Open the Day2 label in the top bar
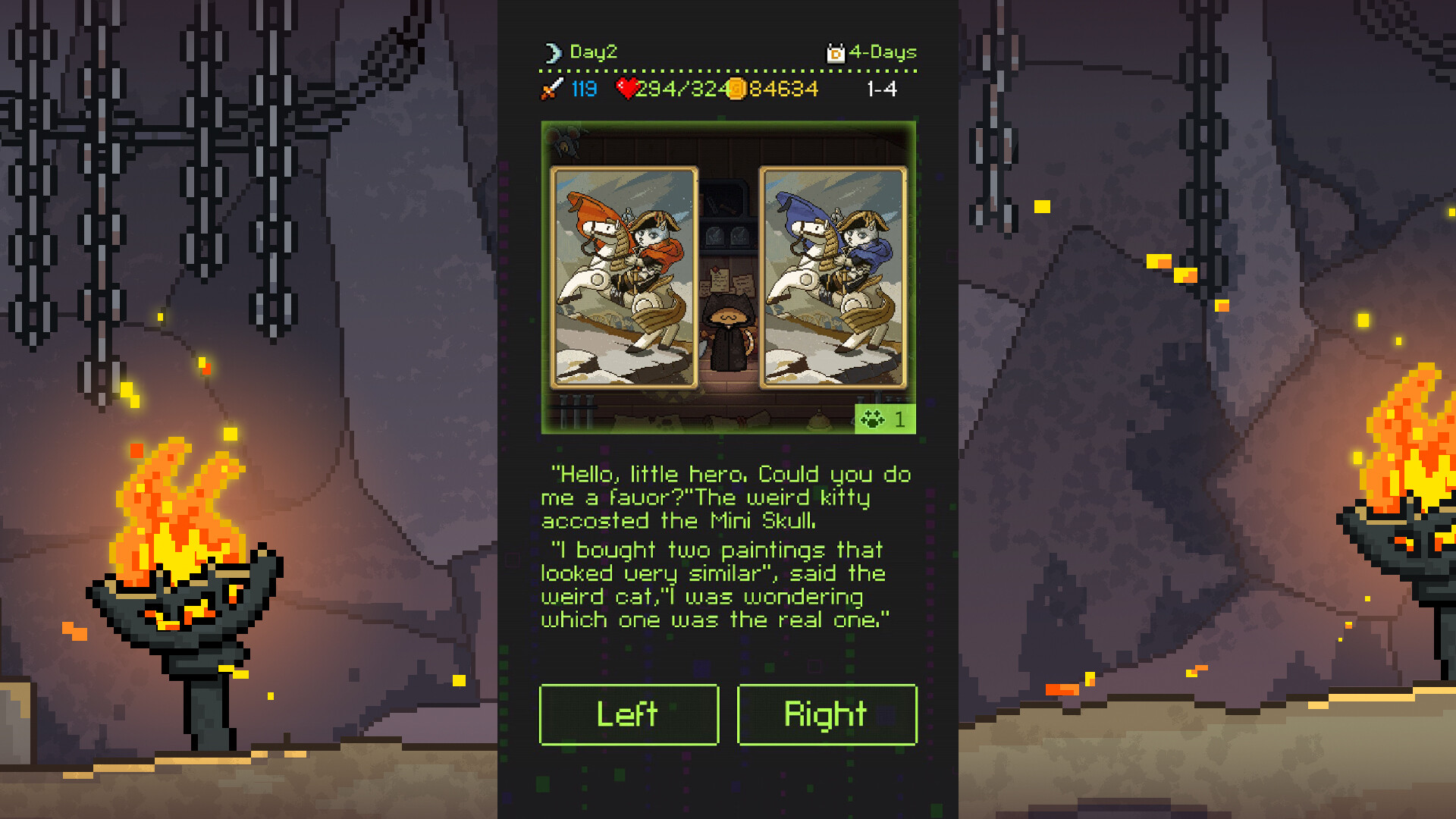 [594, 52]
